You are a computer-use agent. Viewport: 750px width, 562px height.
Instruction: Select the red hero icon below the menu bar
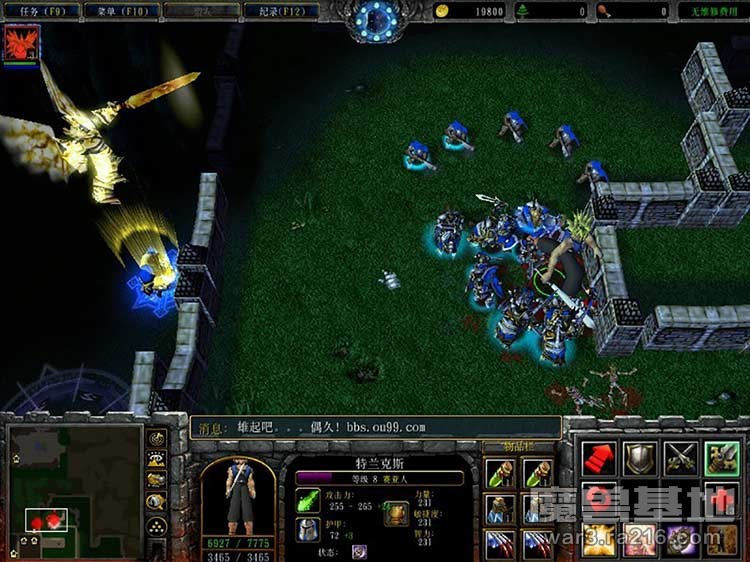click(x=19, y=43)
